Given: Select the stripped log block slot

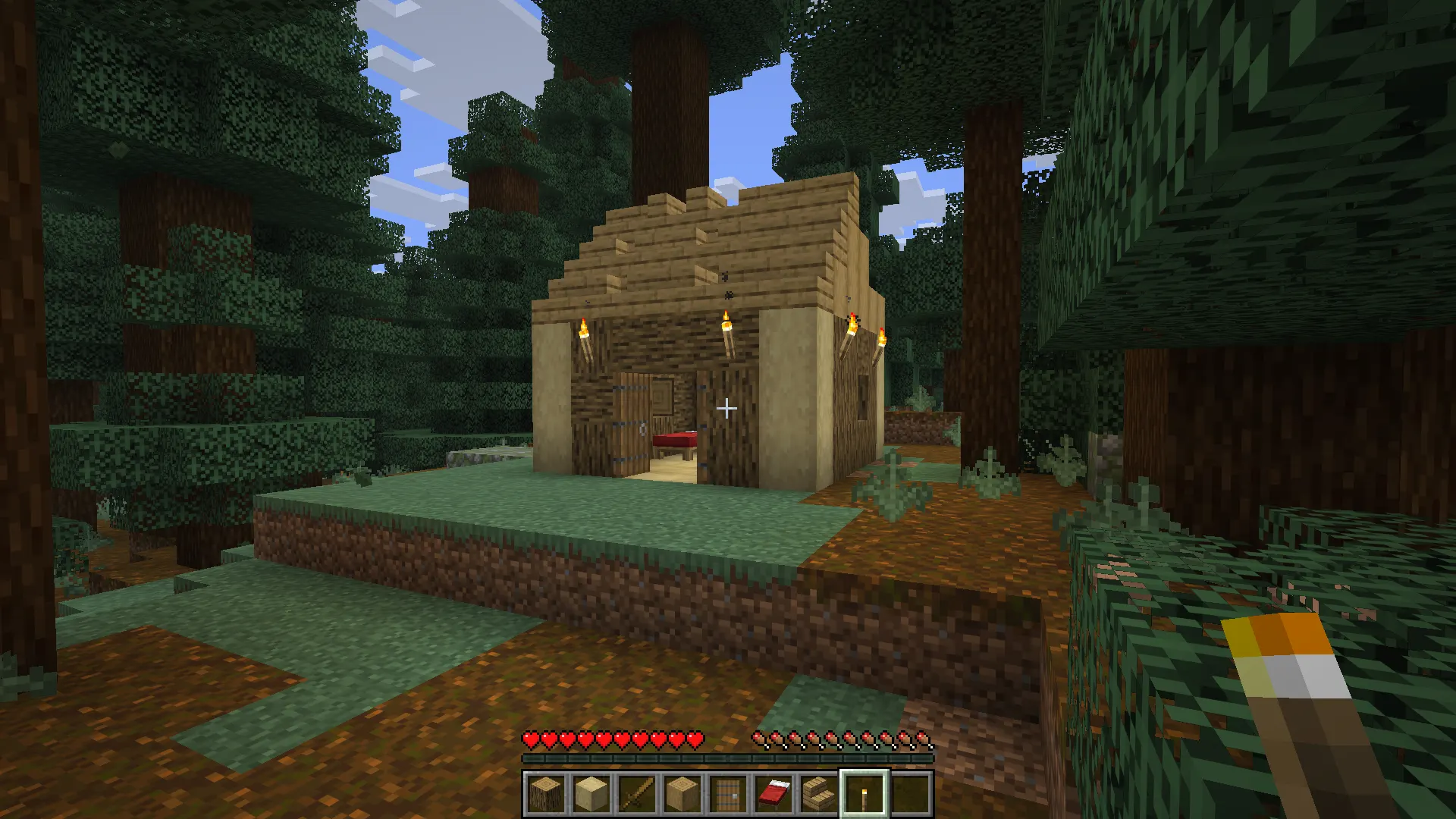Looking at the screenshot, I should (682, 794).
